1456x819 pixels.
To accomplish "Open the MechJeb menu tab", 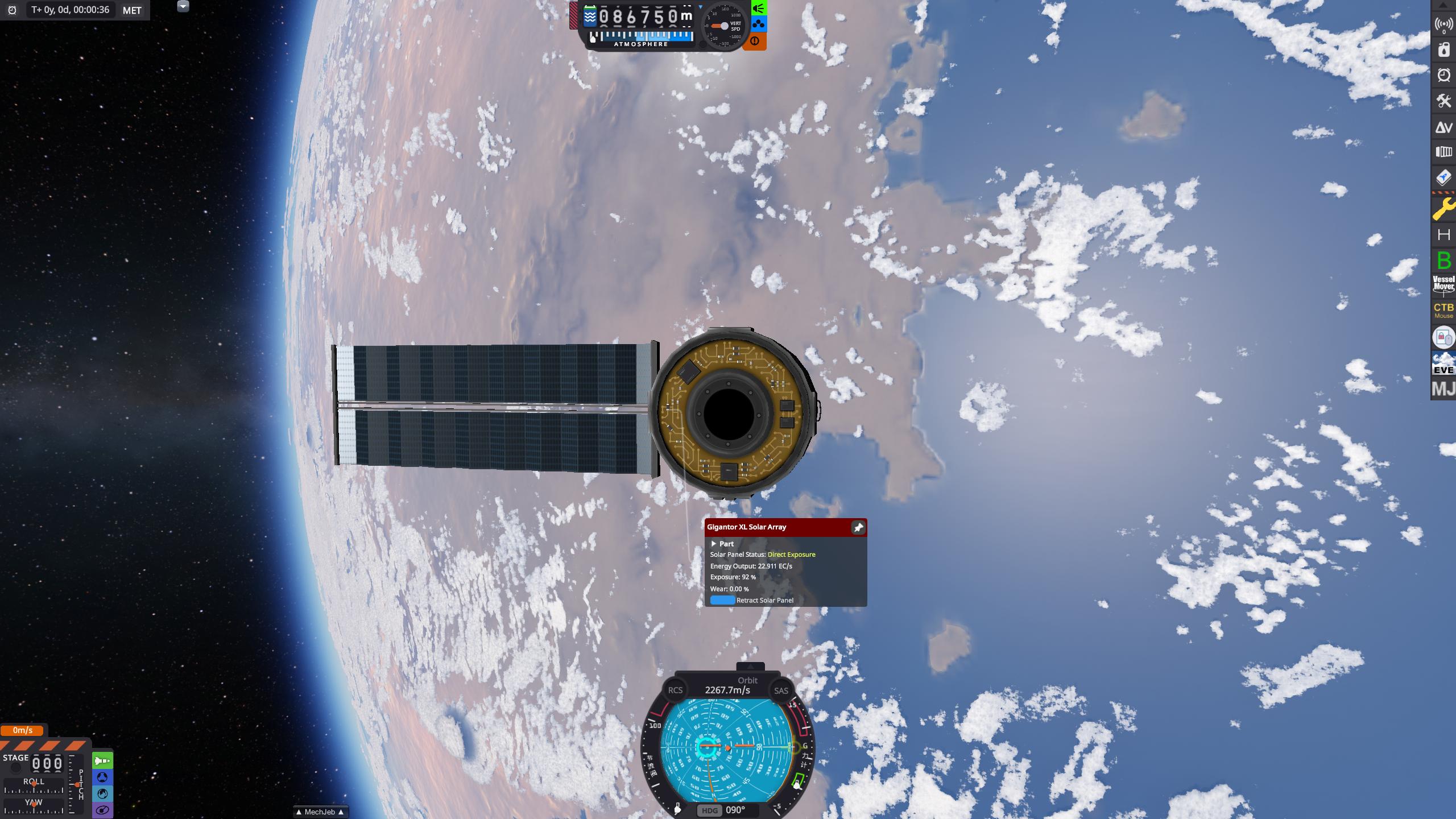I will (320, 812).
